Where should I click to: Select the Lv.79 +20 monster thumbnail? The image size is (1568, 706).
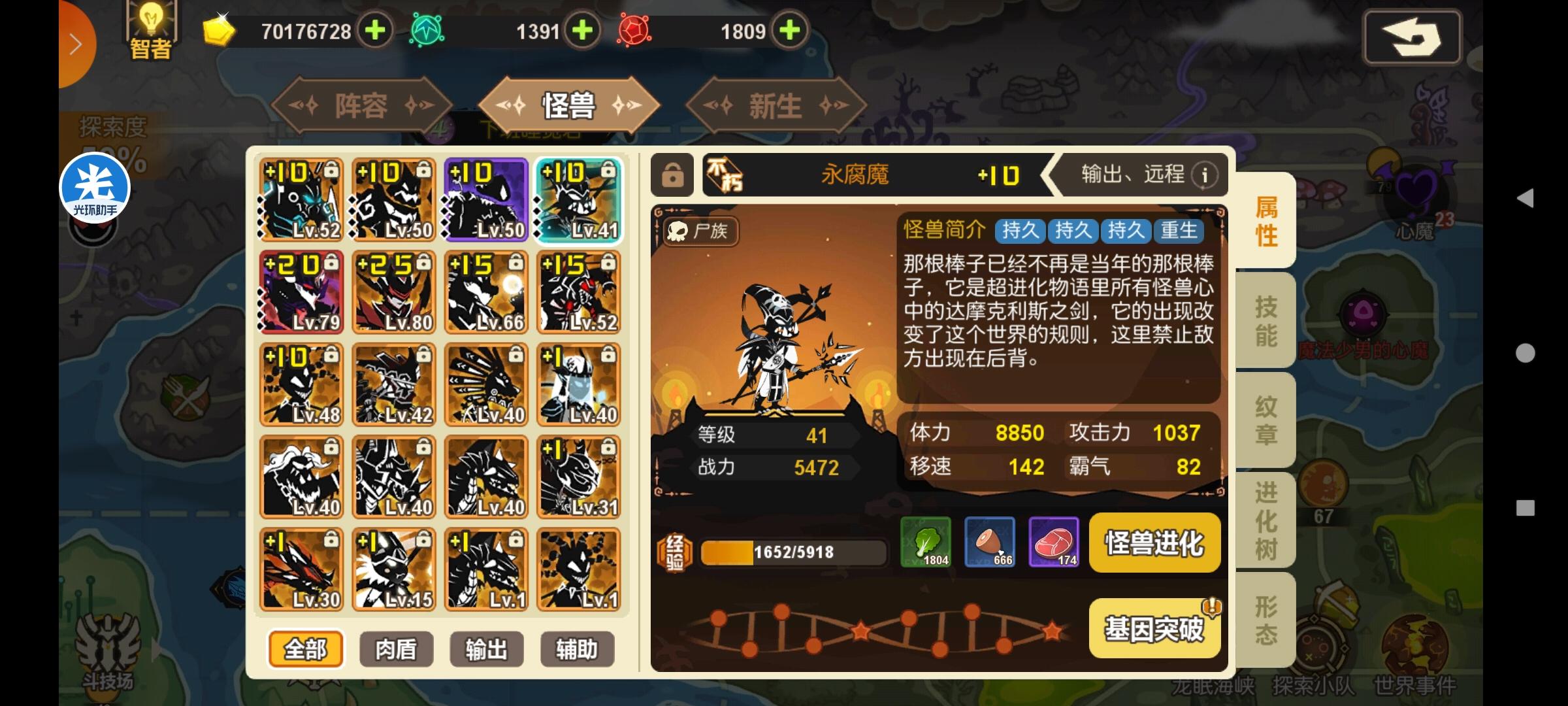pyautogui.click(x=301, y=292)
